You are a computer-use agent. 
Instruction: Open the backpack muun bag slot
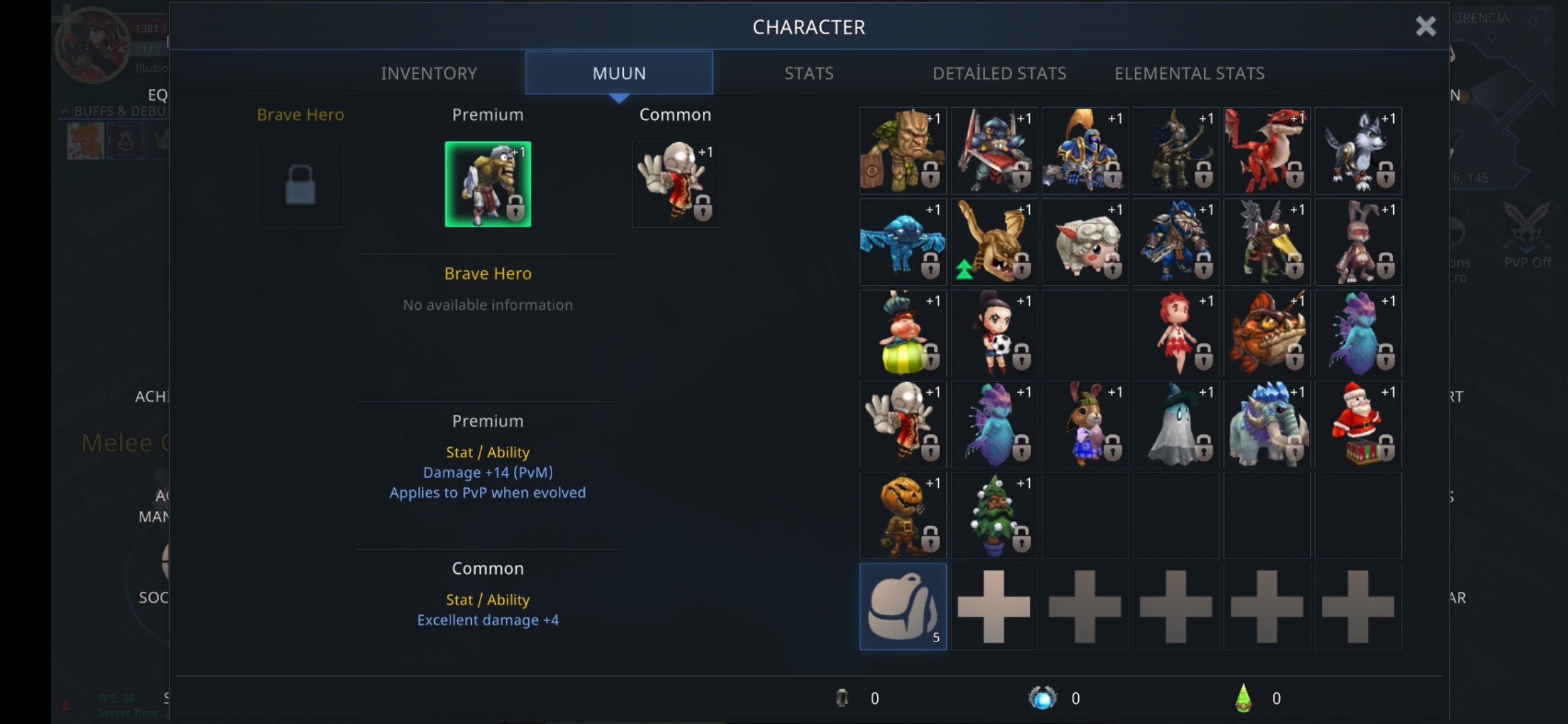[x=903, y=607]
